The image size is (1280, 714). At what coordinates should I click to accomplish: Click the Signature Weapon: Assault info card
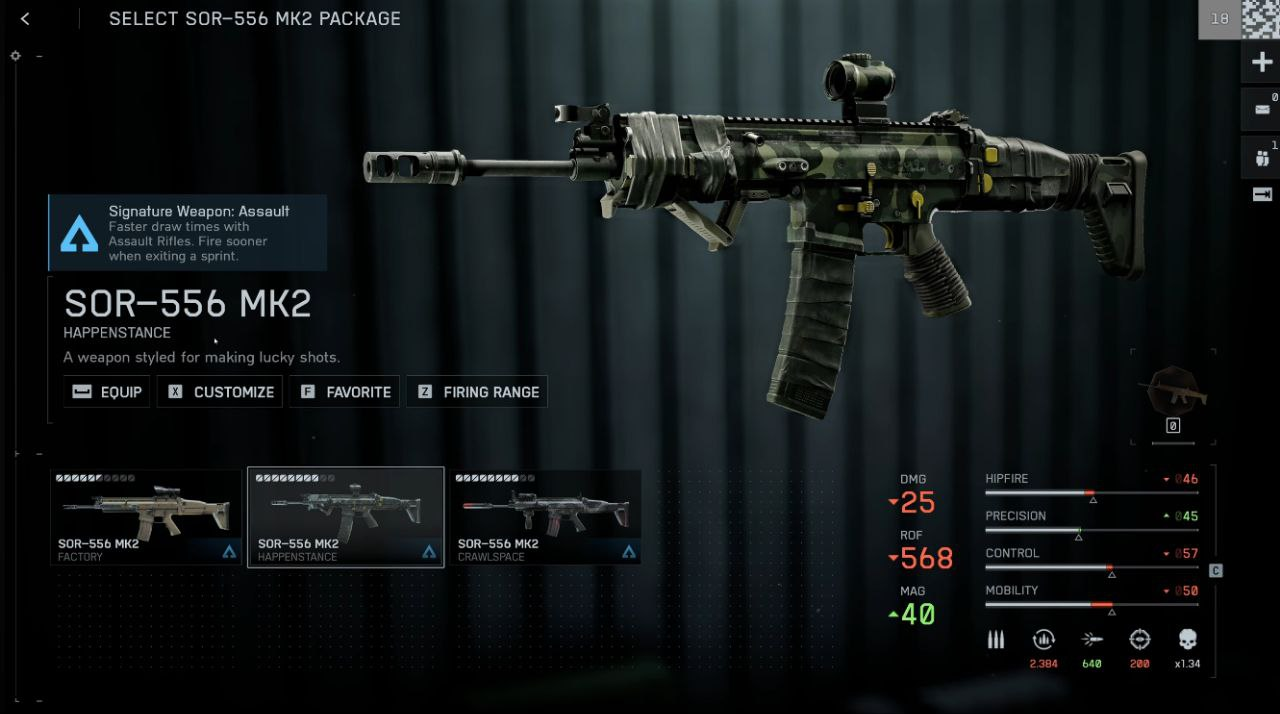click(188, 232)
